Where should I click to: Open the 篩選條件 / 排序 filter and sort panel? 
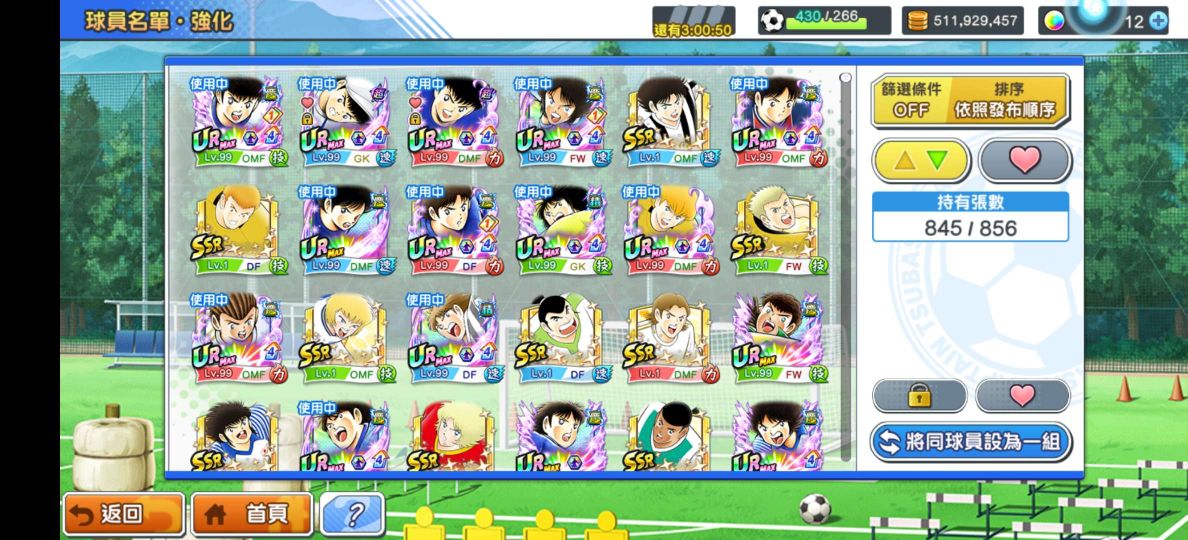coord(969,101)
